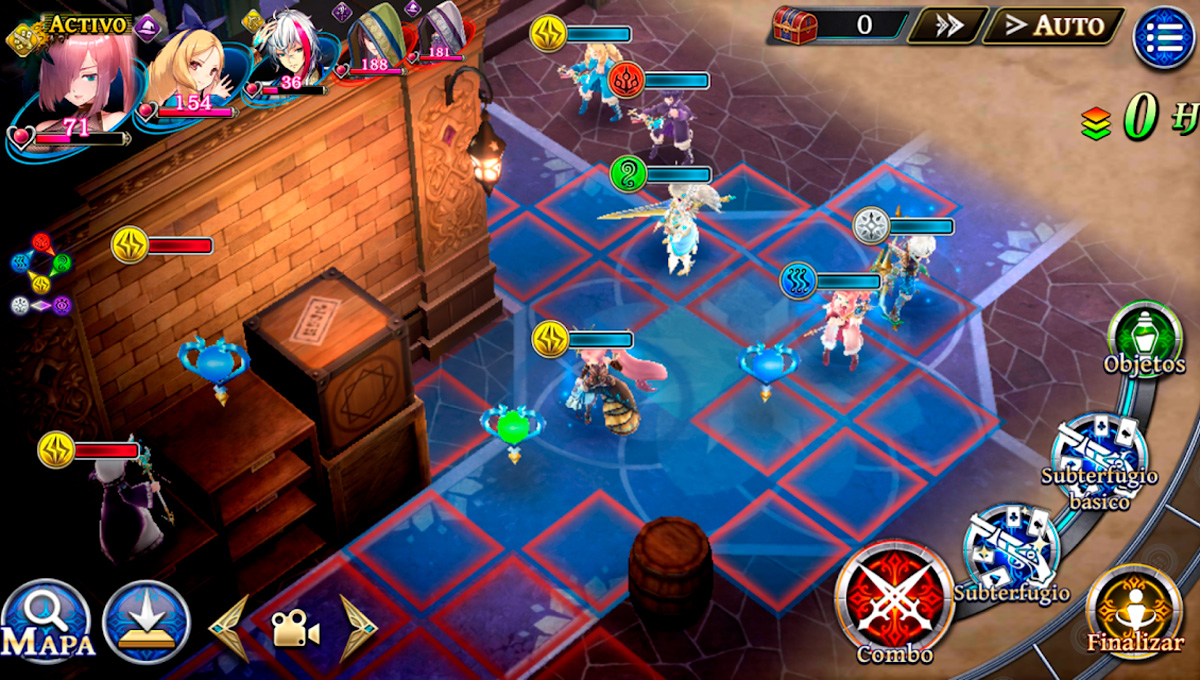
Task: Toggle the Auto battle button
Action: [x=1054, y=26]
